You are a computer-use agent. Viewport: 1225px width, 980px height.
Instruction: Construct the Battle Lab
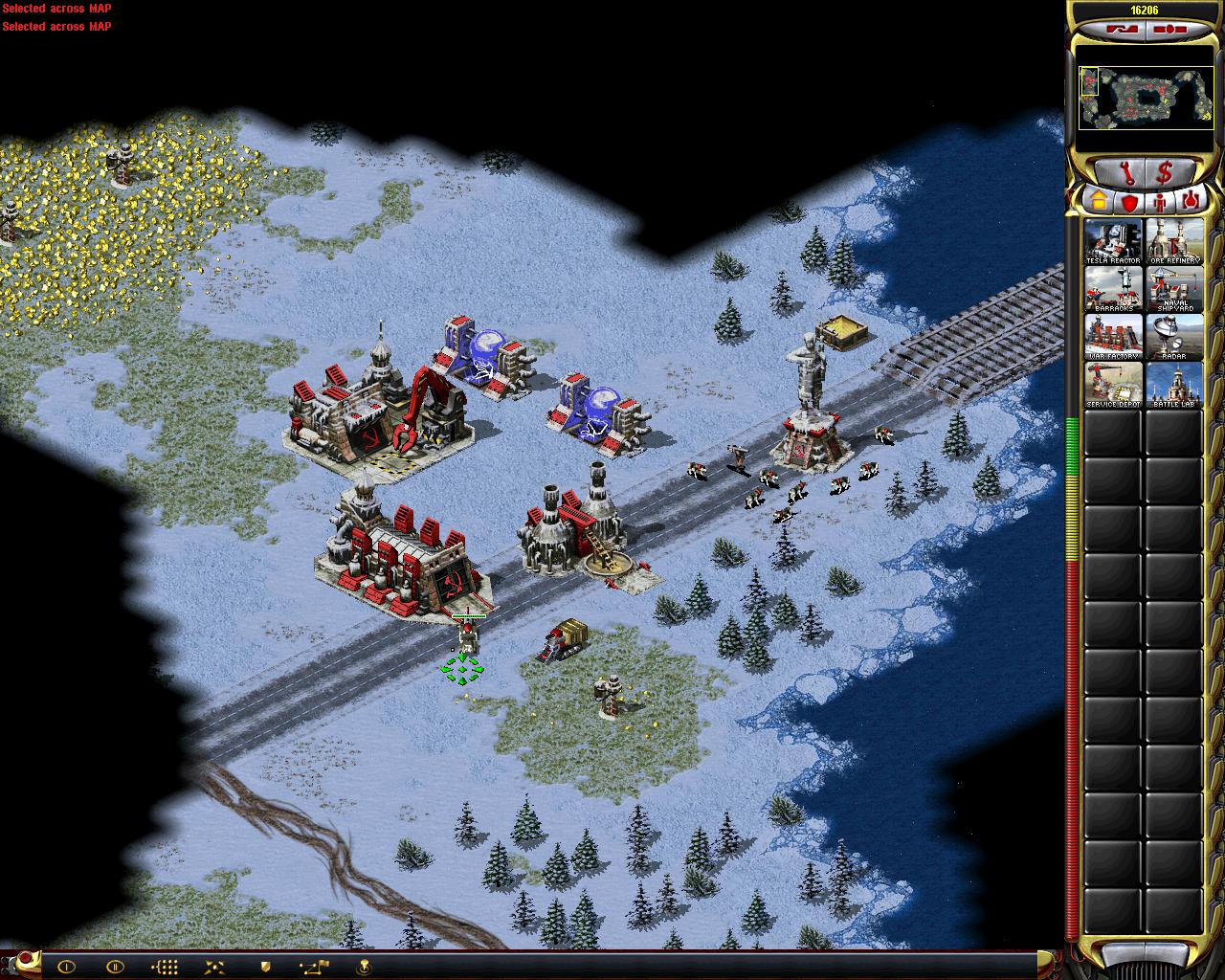point(1173,385)
